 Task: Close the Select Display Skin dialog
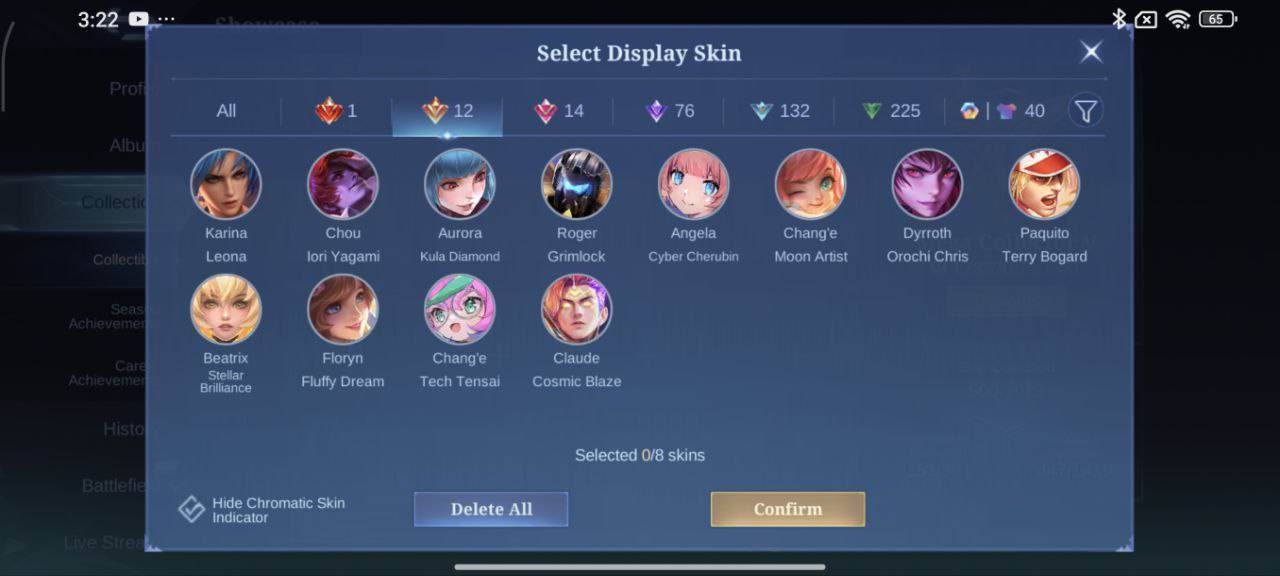pyautogui.click(x=1091, y=52)
